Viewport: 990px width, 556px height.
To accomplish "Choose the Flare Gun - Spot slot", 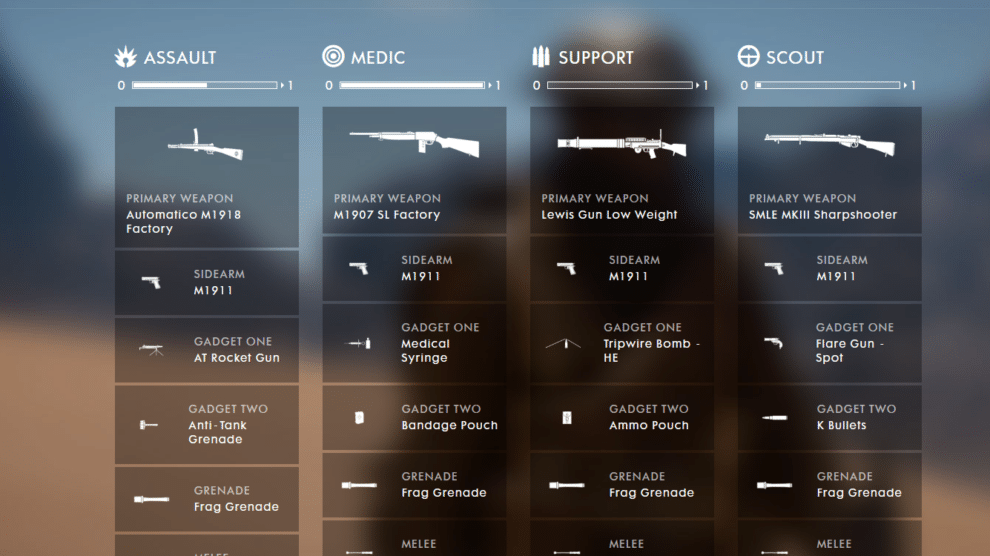I will click(829, 343).
